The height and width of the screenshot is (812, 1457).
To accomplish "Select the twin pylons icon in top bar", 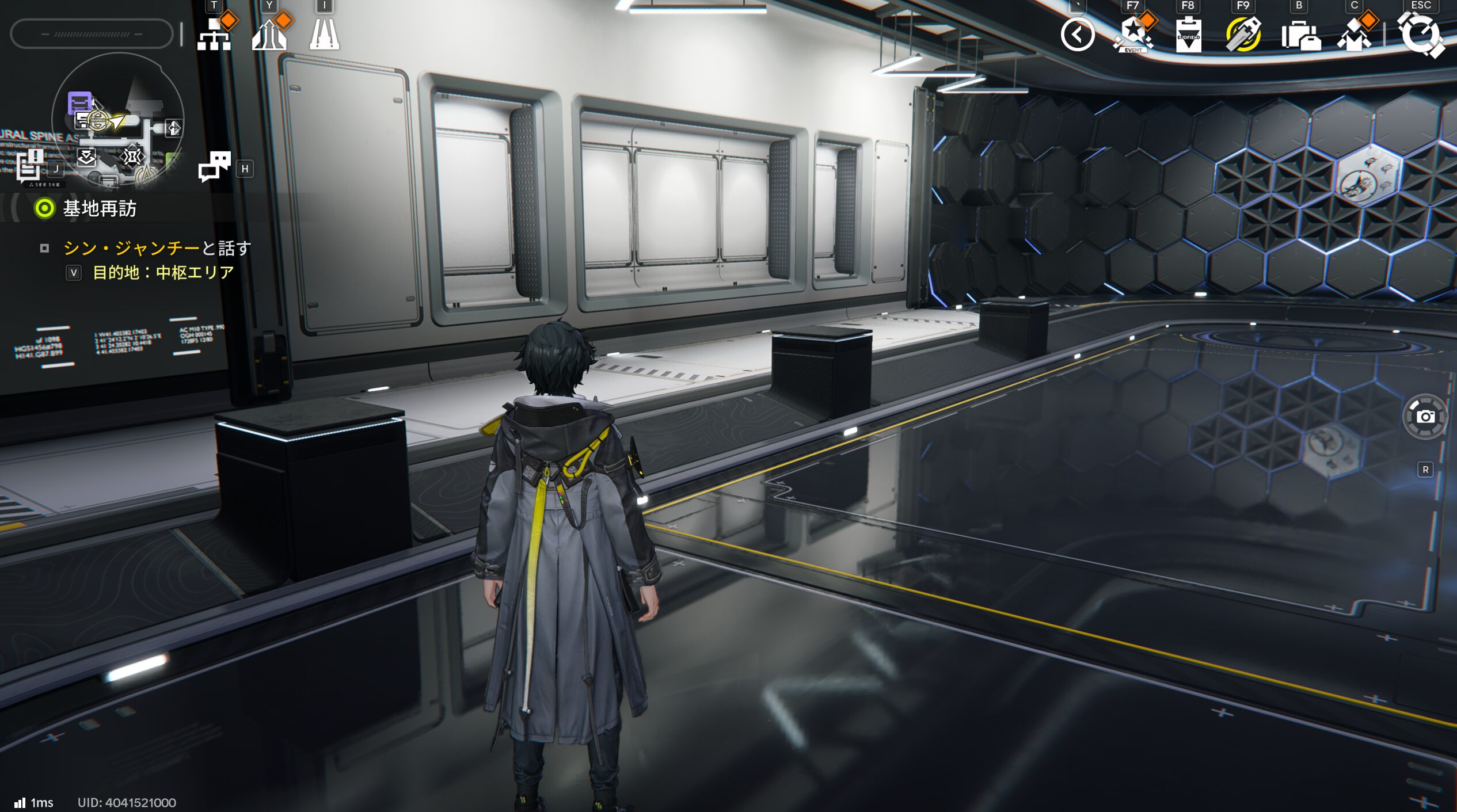I will pyautogui.click(x=324, y=35).
